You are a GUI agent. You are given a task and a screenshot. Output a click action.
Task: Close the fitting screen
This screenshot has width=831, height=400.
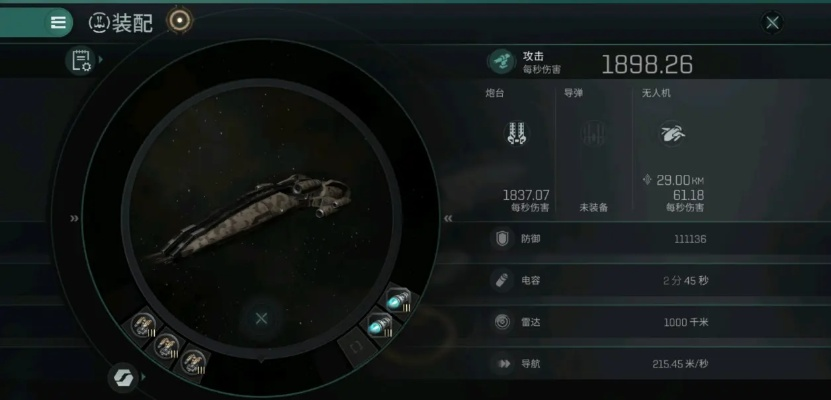[x=772, y=21]
